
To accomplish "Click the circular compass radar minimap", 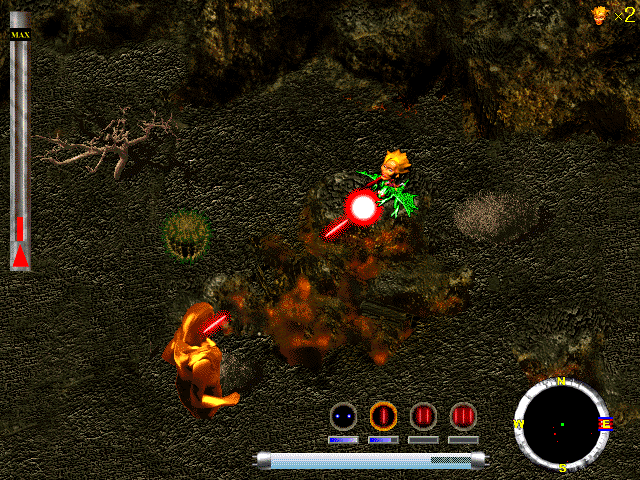I will [x=561, y=424].
